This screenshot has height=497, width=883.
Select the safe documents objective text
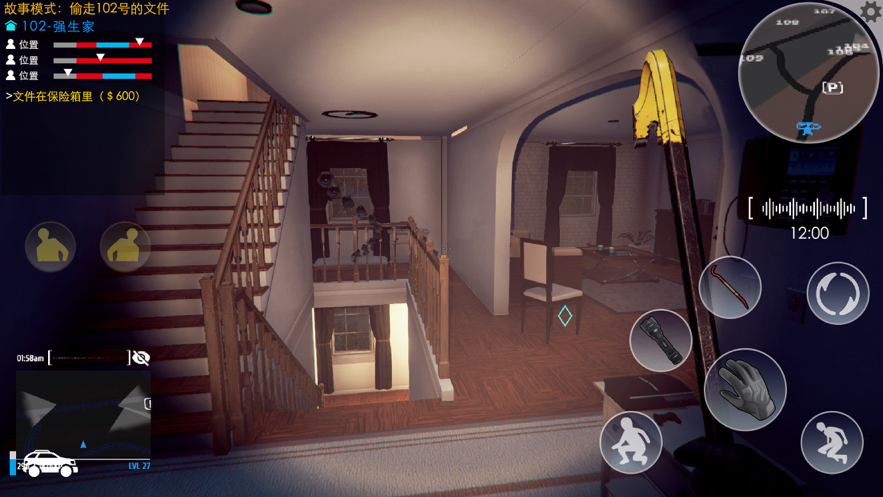pos(73,96)
